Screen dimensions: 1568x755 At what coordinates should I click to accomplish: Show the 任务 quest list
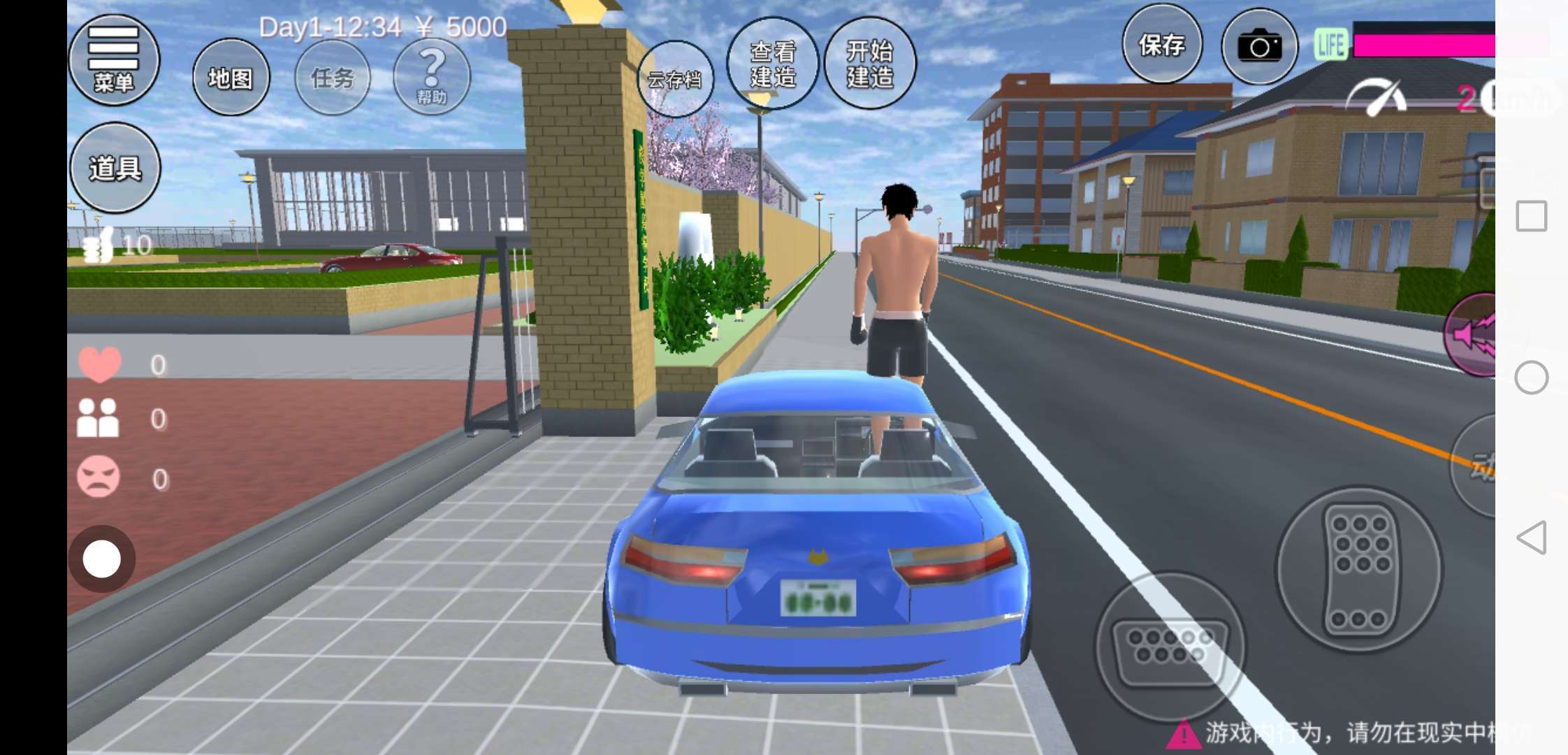[x=333, y=78]
